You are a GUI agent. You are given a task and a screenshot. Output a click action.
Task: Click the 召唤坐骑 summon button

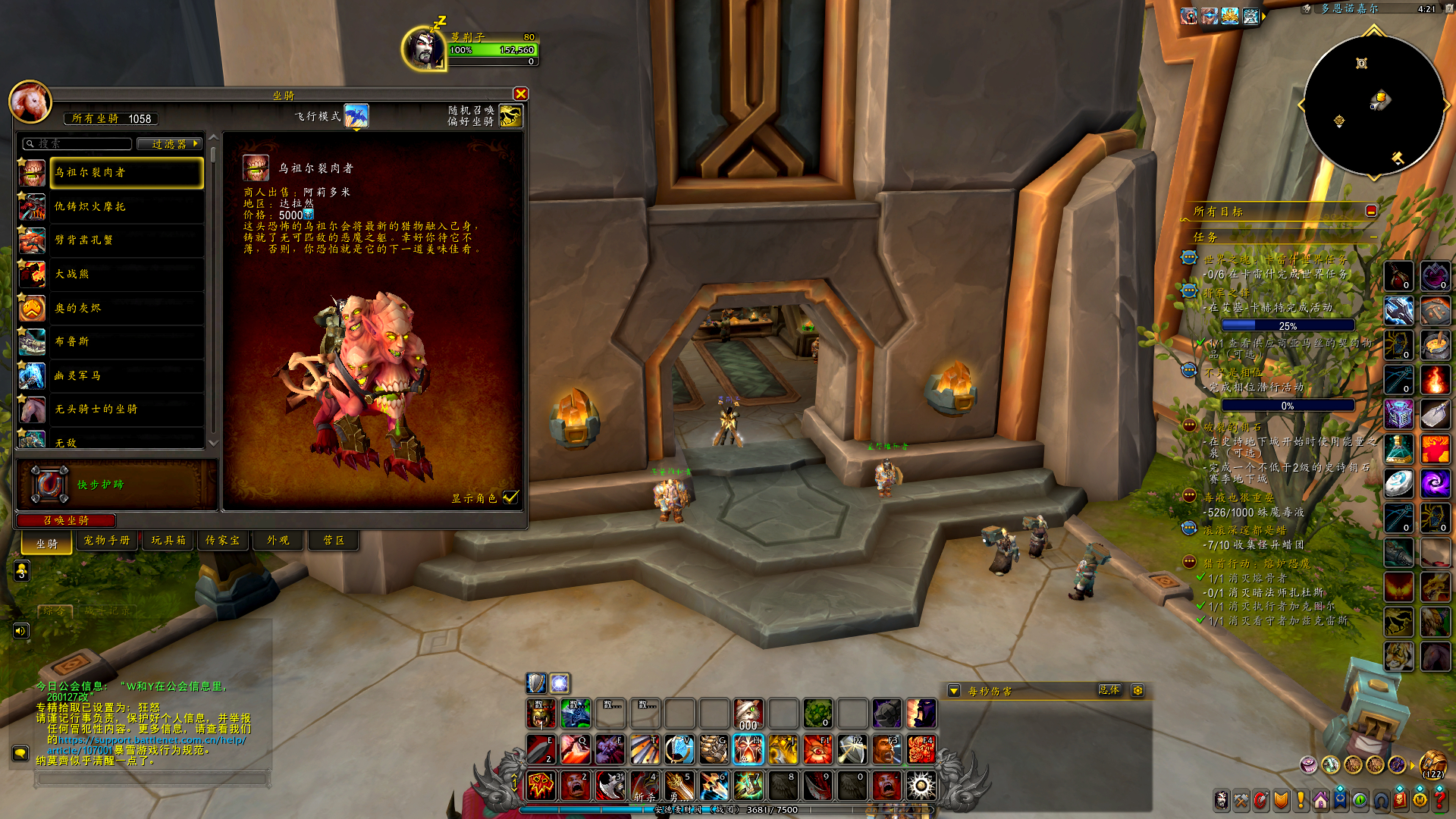pos(66,520)
